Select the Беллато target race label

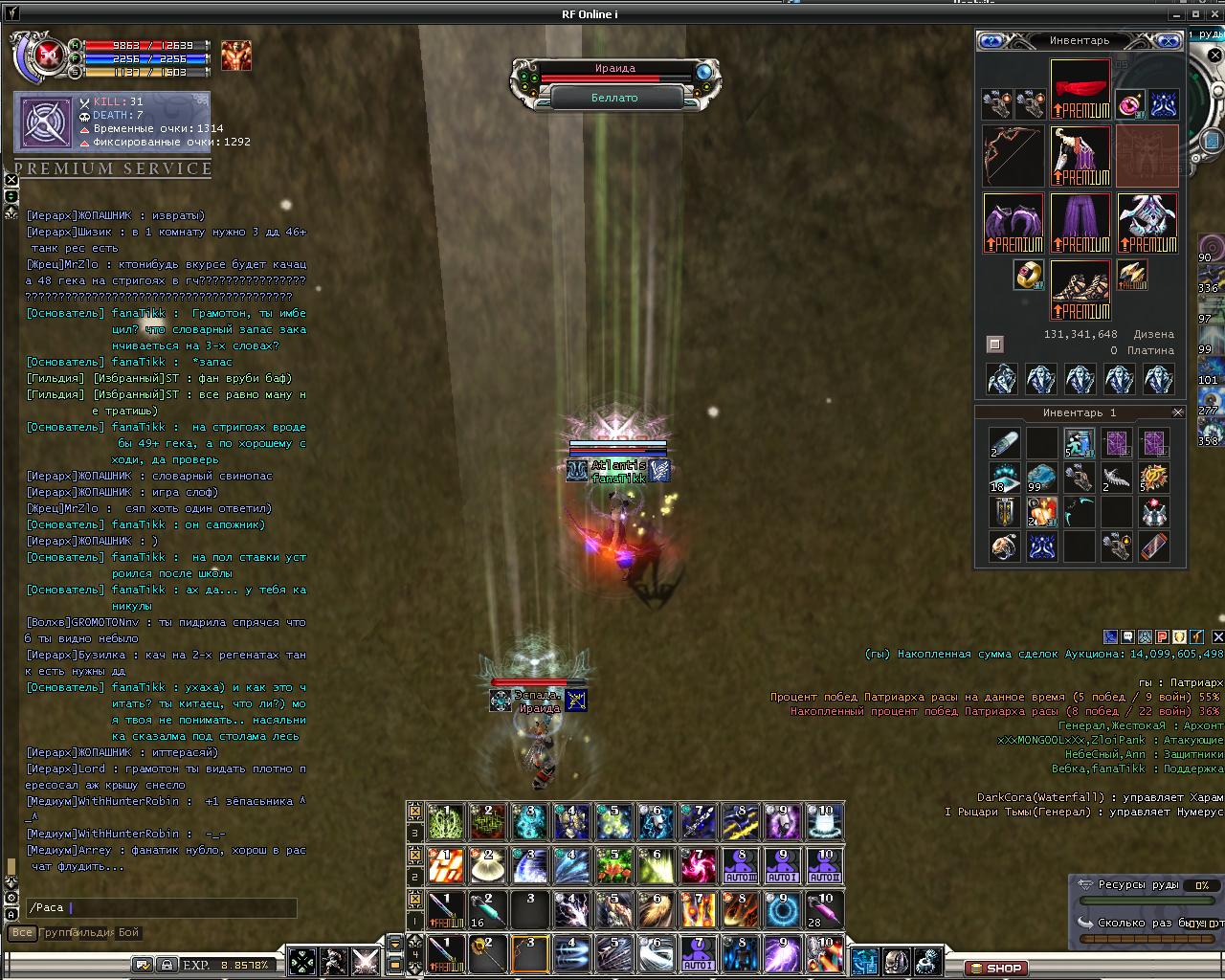click(x=614, y=98)
